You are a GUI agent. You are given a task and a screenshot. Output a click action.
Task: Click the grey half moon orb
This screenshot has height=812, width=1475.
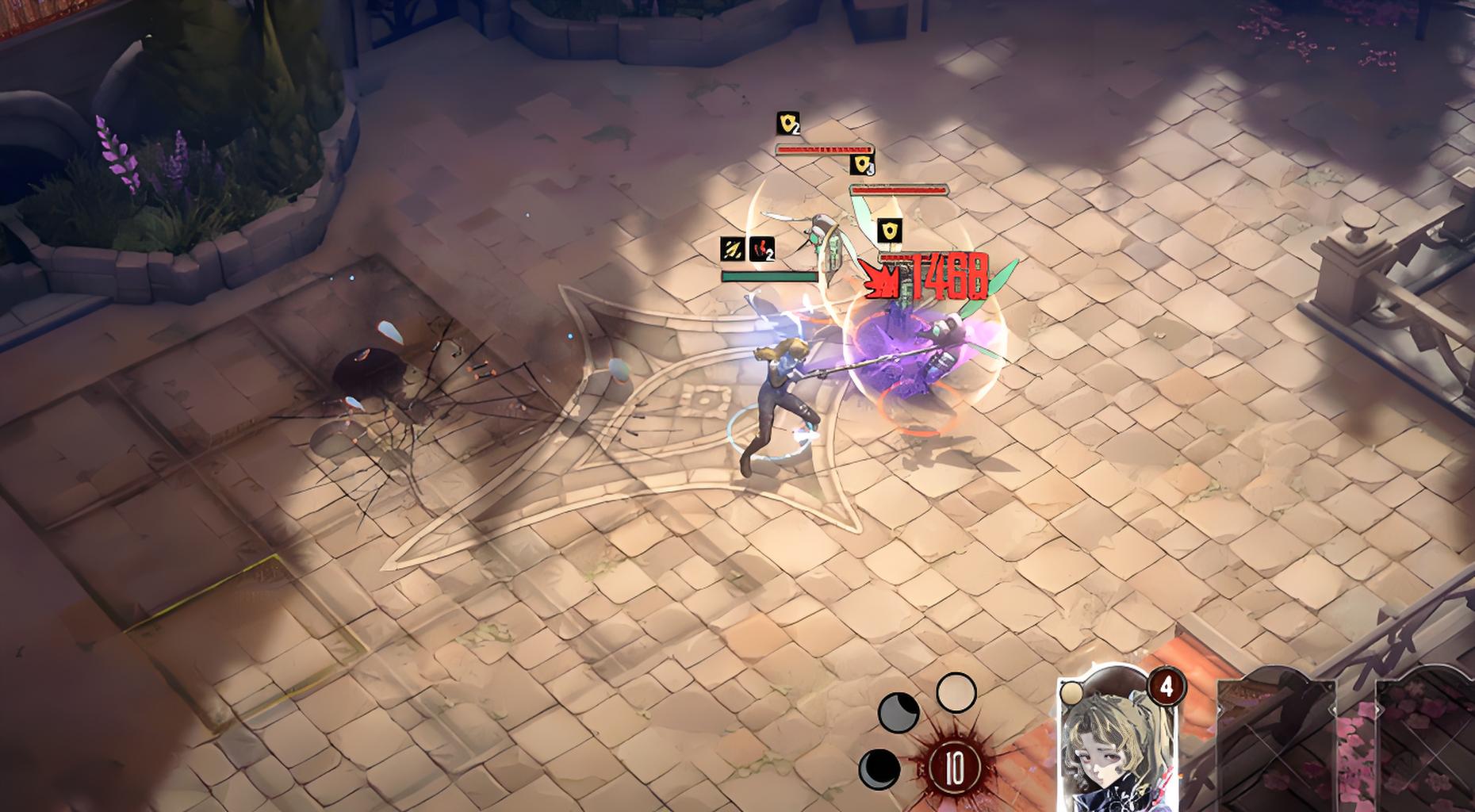(x=898, y=711)
